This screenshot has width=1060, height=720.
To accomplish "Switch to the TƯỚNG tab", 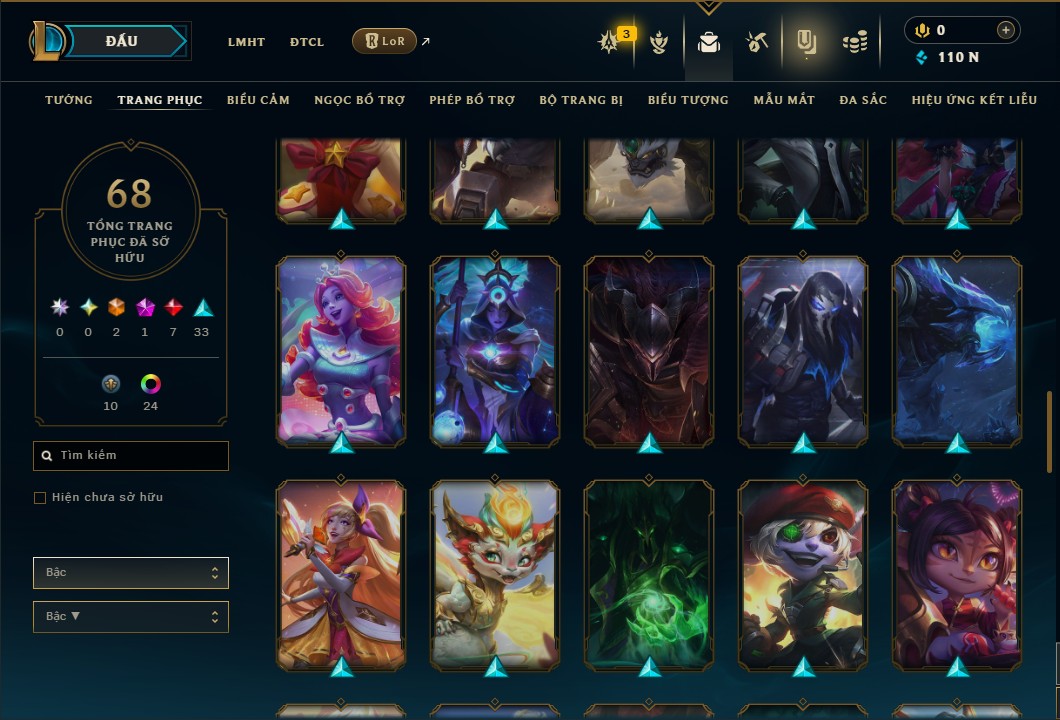I will [69, 100].
